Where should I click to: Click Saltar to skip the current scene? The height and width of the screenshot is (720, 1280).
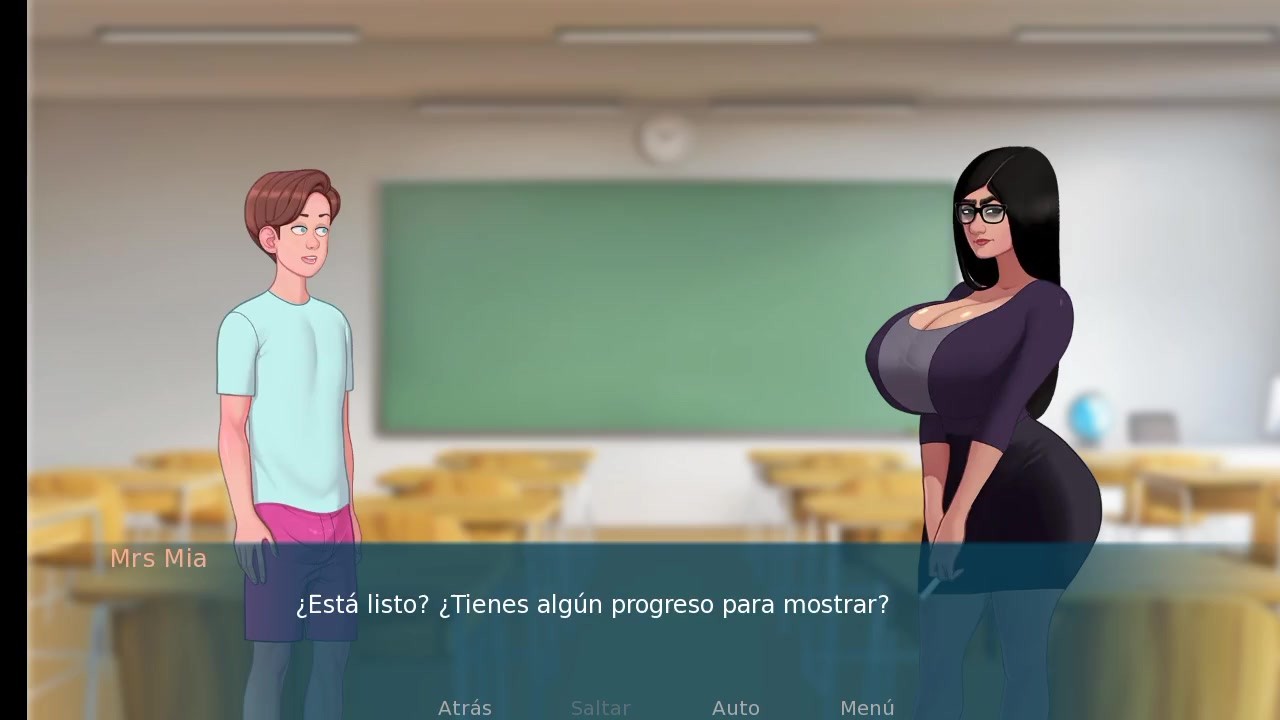tap(600, 708)
